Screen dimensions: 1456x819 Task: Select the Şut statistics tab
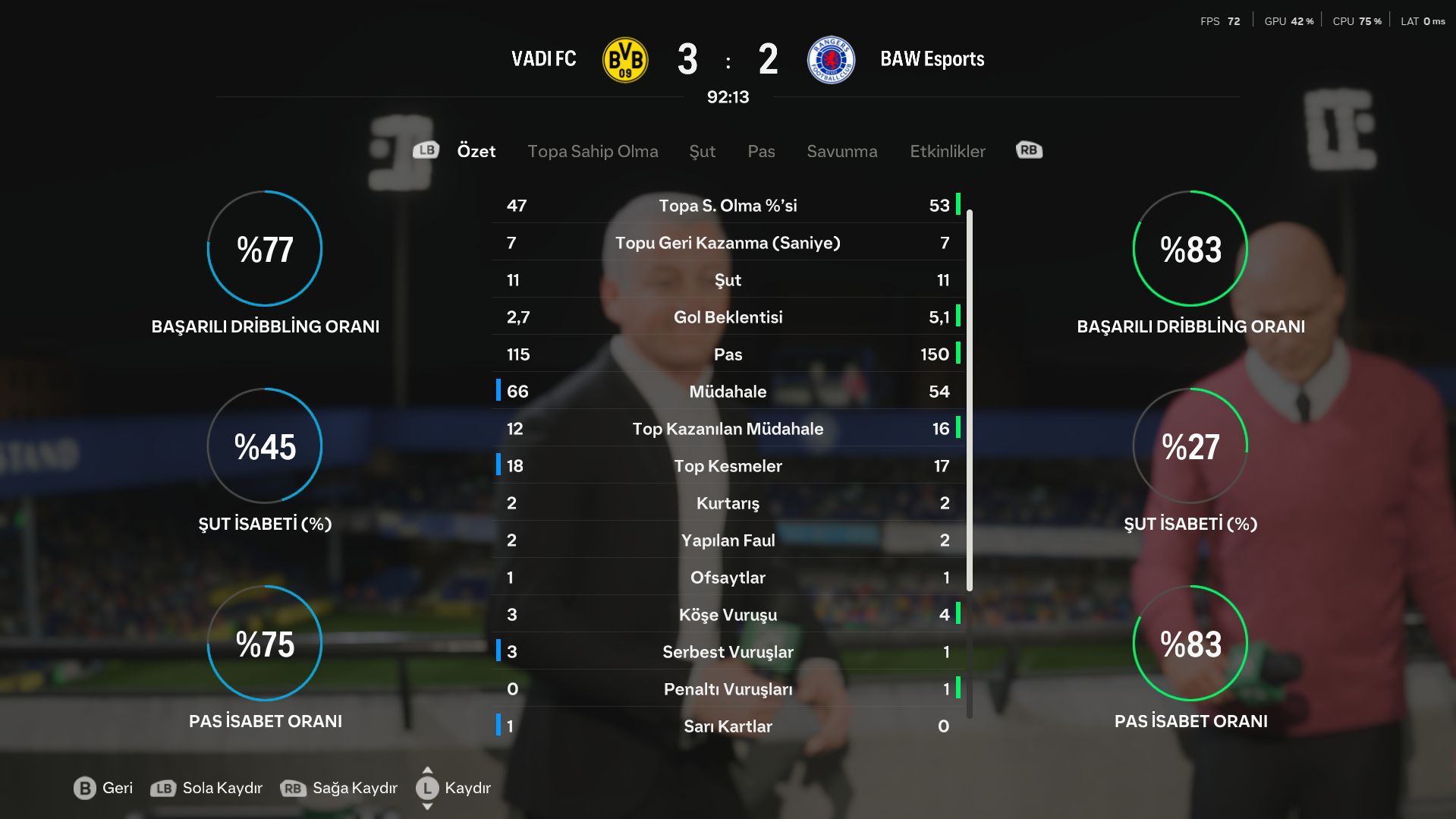(x=702, y=151)
